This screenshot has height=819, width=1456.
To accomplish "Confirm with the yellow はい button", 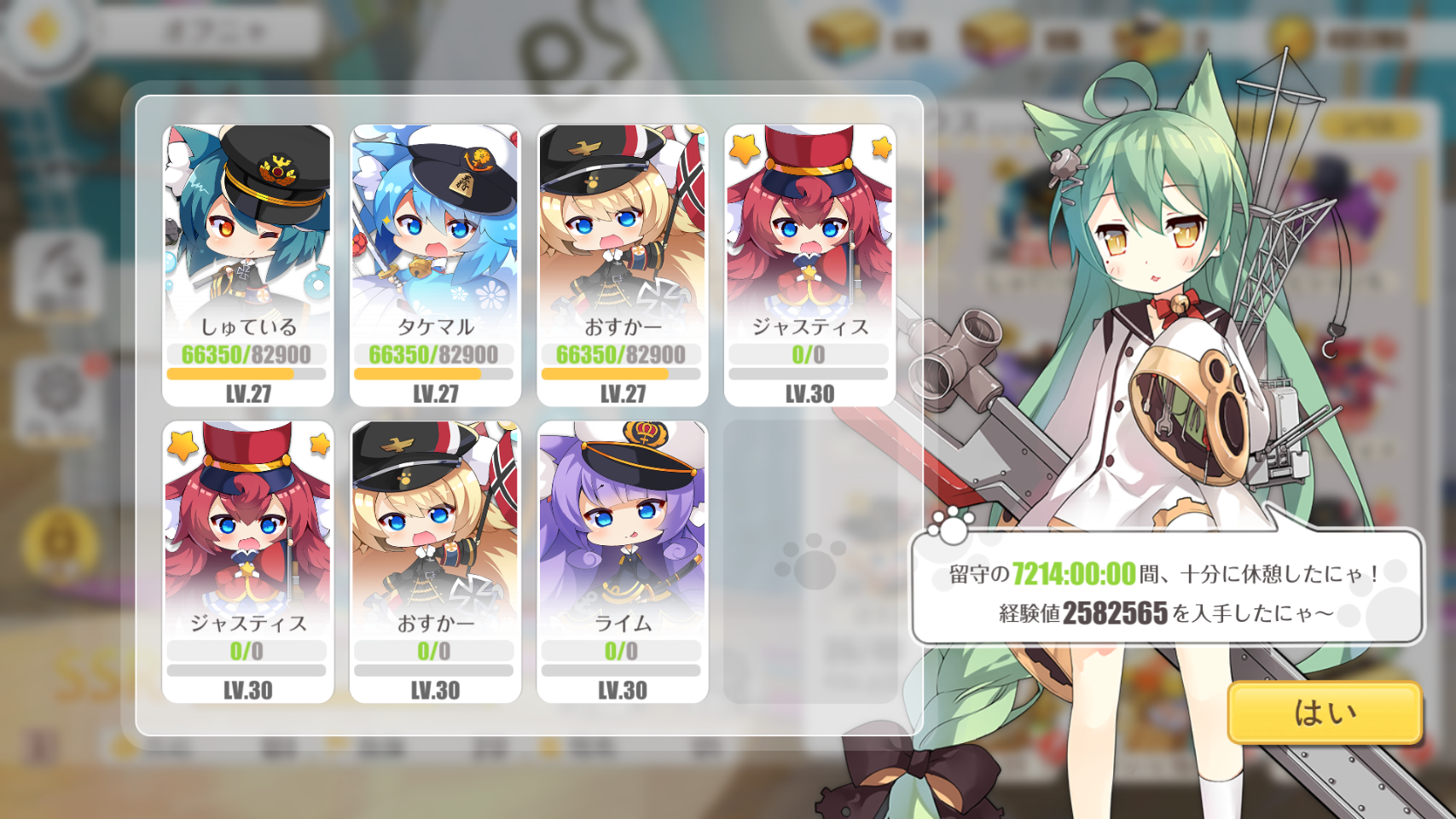I will [x=1325, y=712].
